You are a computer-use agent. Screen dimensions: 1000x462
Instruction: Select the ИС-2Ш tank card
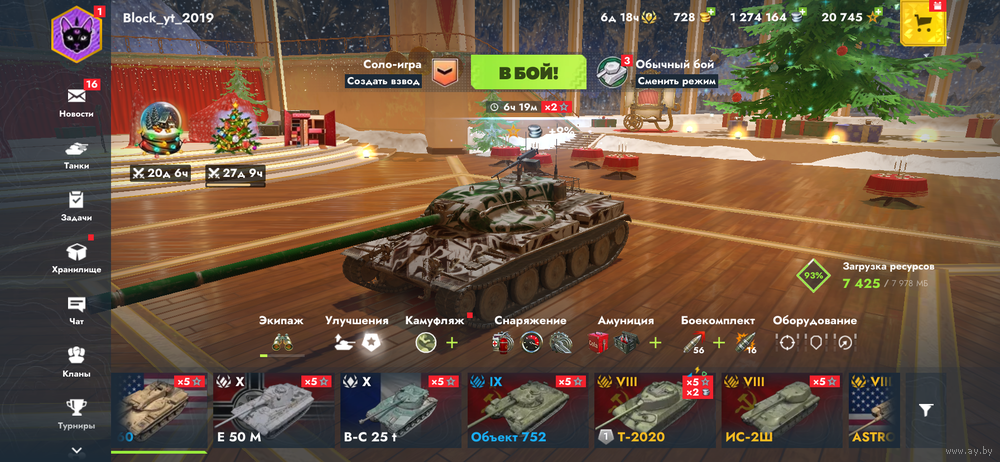tap(779, 410)
